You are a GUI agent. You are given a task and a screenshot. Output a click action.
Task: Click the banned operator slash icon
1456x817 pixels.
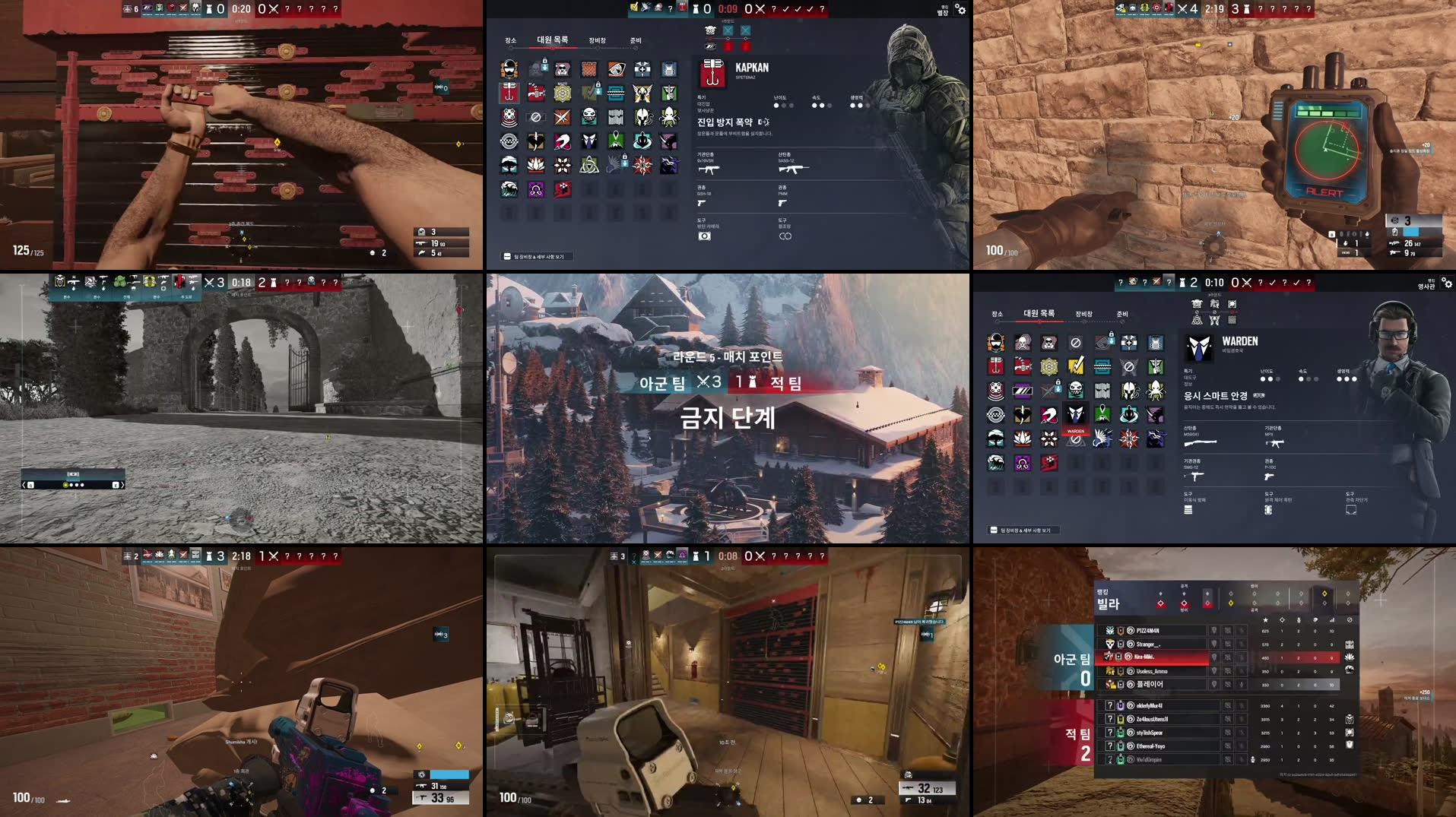[536, 117]
